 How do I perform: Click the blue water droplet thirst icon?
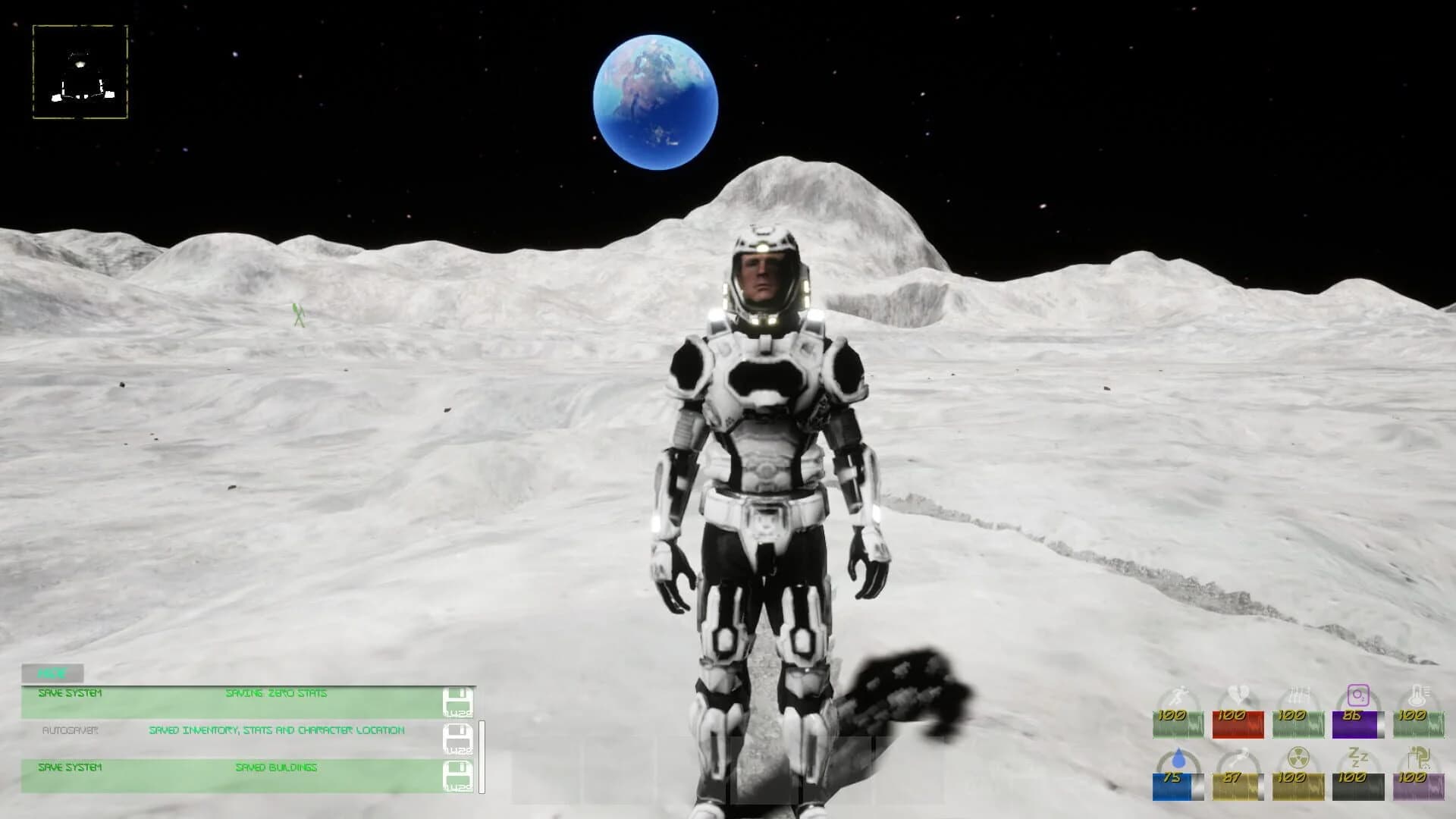tap(1178, 758)
